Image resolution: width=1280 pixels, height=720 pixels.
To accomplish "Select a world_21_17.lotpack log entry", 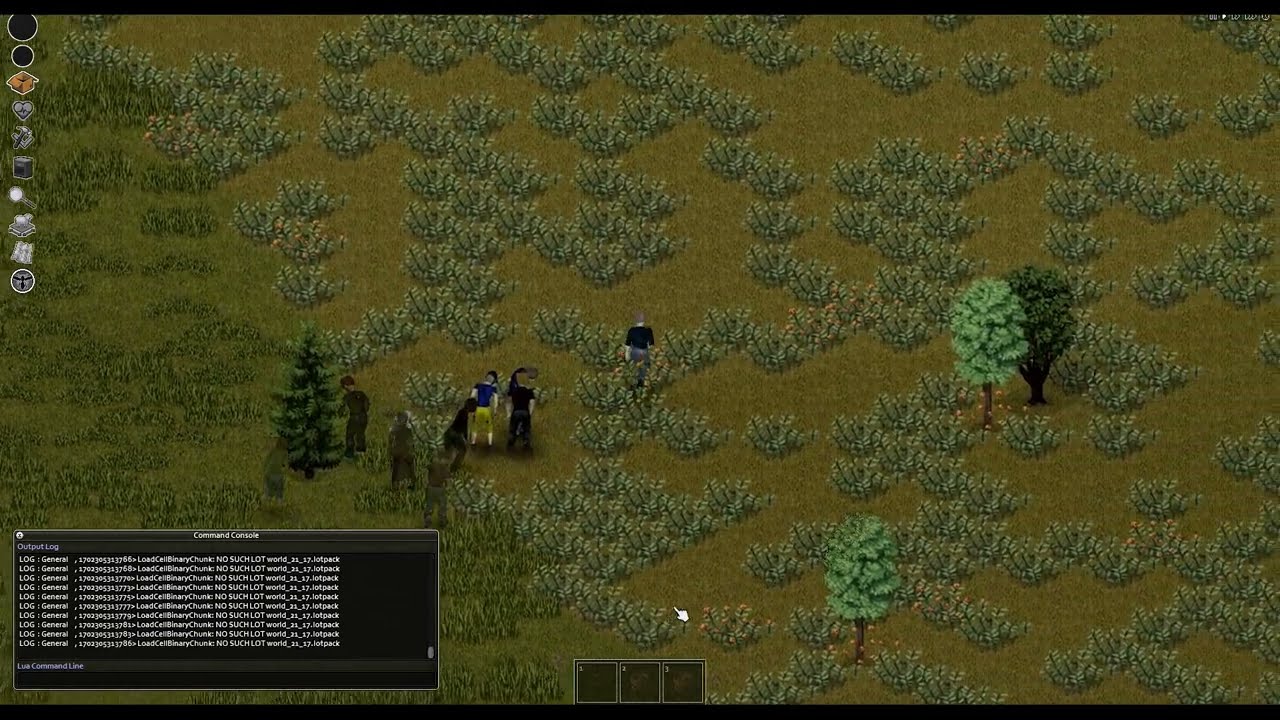I will 180,597.
